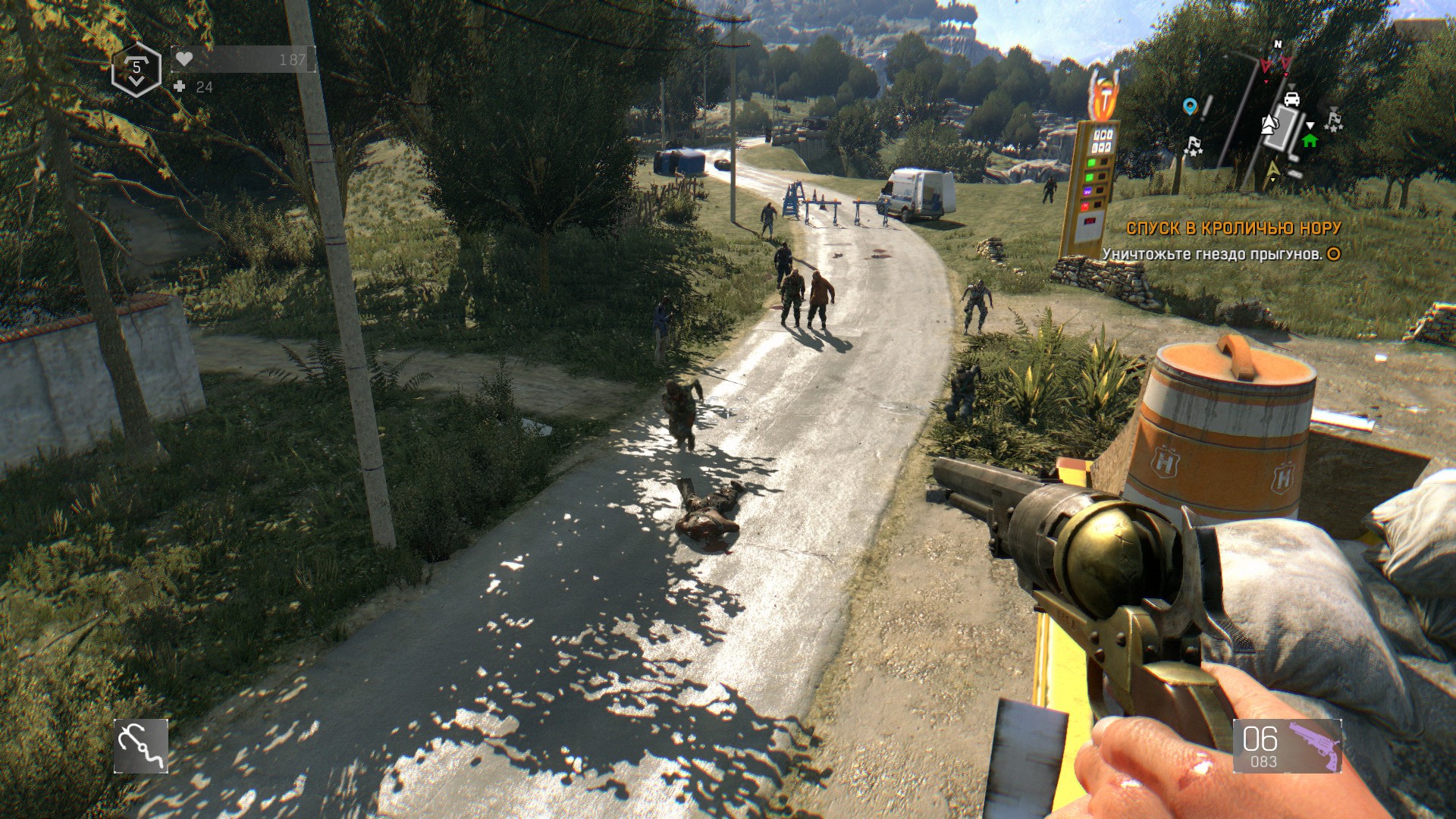
Task: Click a red enemy arrow on the minimap
Action: coord(1266,65)
